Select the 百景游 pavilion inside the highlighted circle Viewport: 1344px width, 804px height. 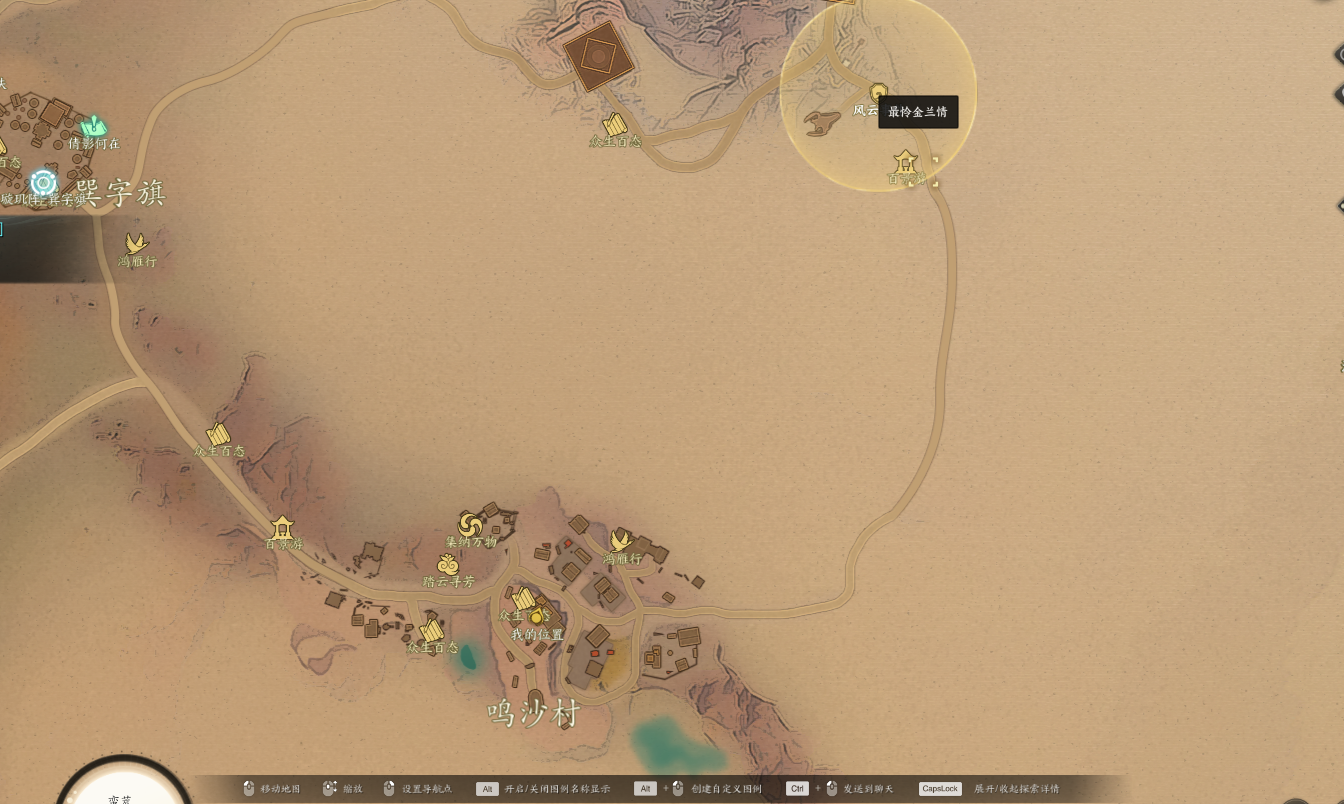point(905,160)
